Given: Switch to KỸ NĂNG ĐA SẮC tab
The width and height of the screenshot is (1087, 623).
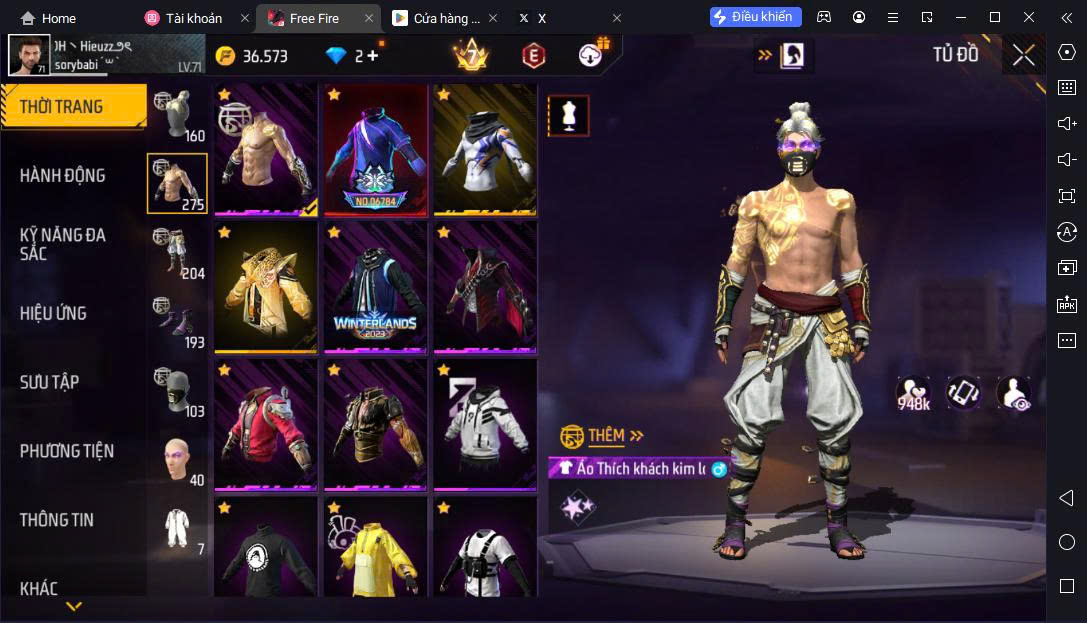Looking at the screenshot, I should coord(63,244).
